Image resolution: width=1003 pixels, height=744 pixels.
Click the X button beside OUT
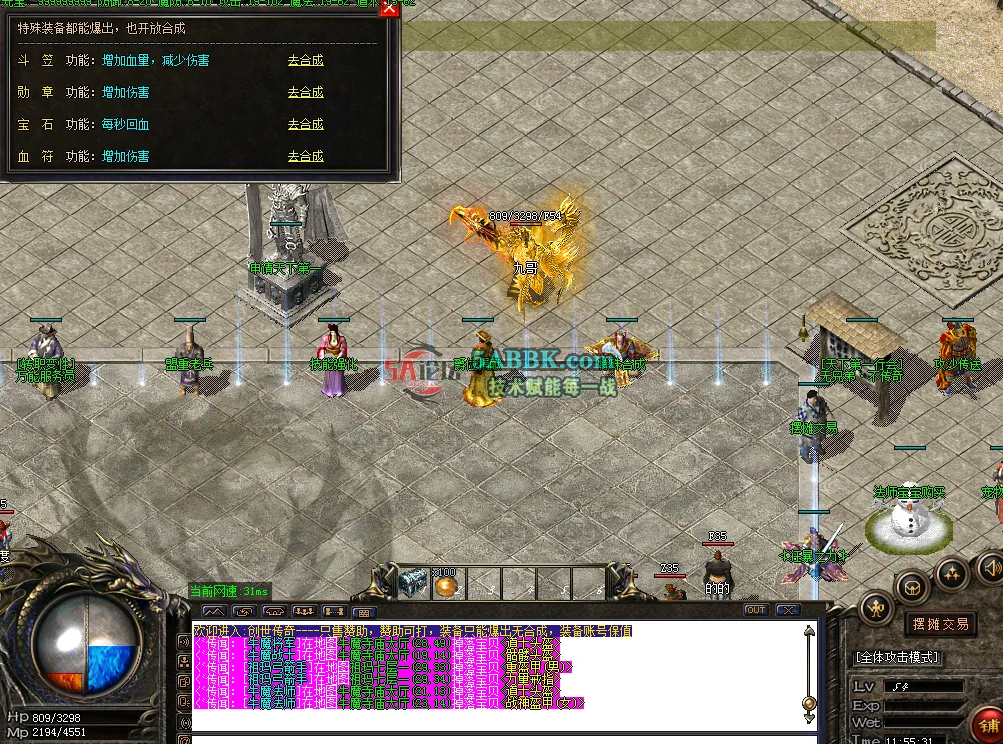pyautogui.click(x=787, y=610)
